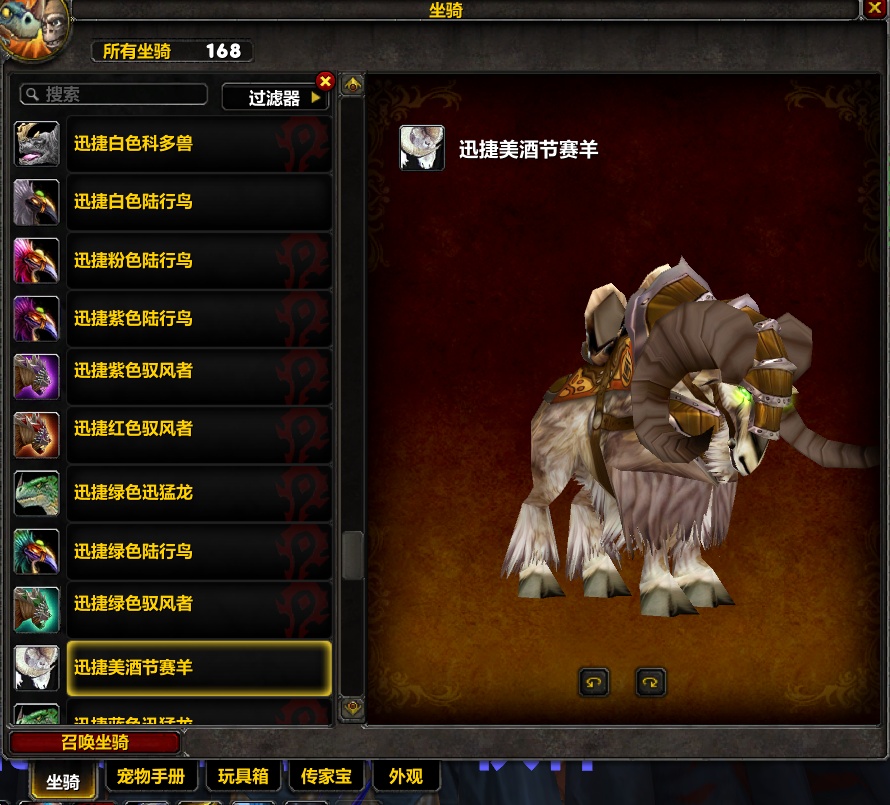Choose the 迅捷白色陆行鸟 mount row
Screen dimensions: 890x805
click(x=198, y=202)
